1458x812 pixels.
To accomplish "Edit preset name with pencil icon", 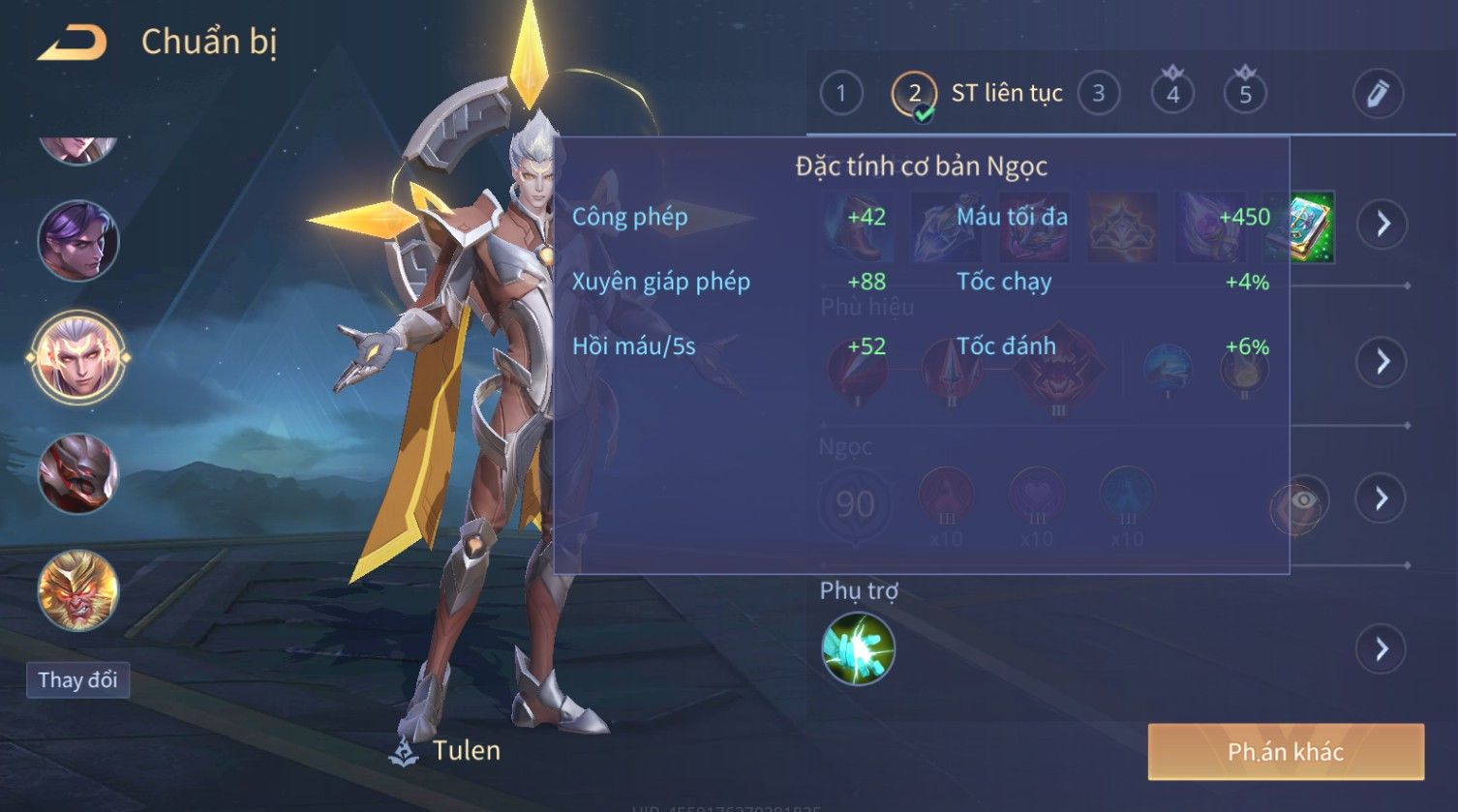I will click(x=1377, y=94).
